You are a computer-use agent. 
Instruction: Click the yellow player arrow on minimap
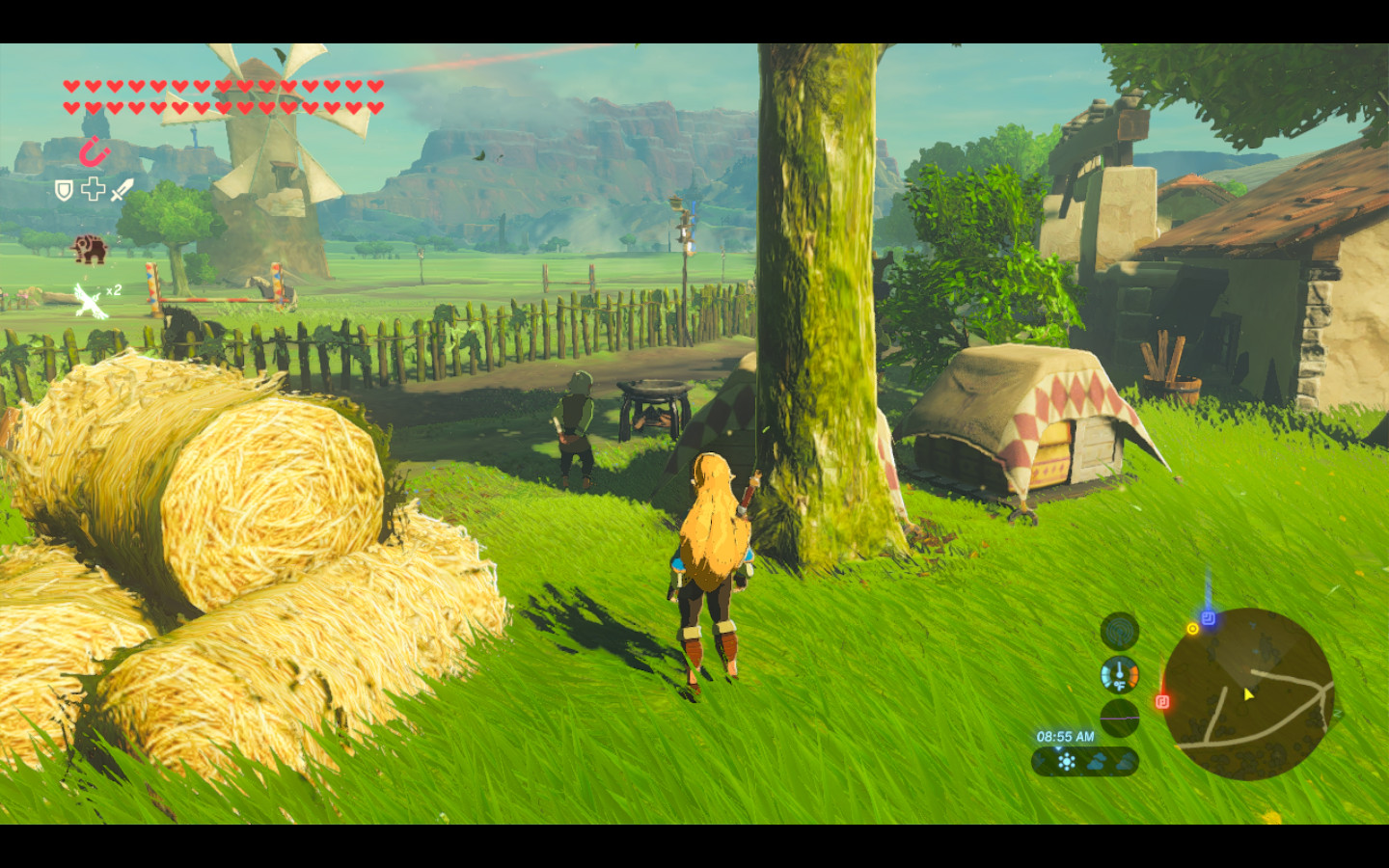pyautogui.click(x=1248, y=694)
